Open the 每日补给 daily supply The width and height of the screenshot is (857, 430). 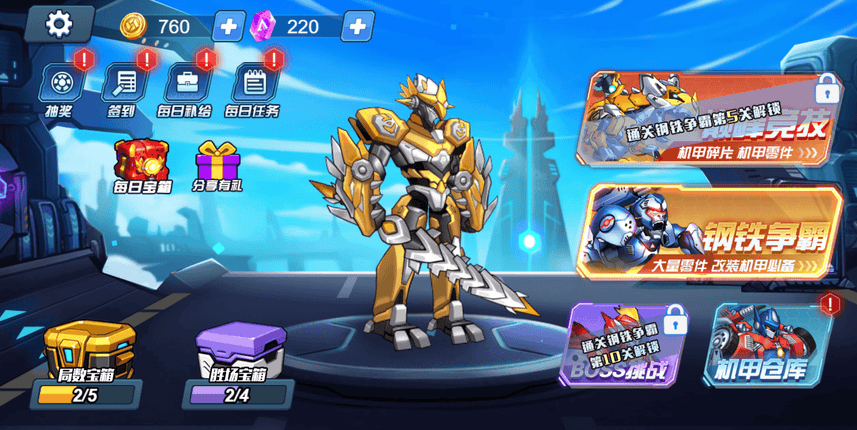tap(187, 84)
